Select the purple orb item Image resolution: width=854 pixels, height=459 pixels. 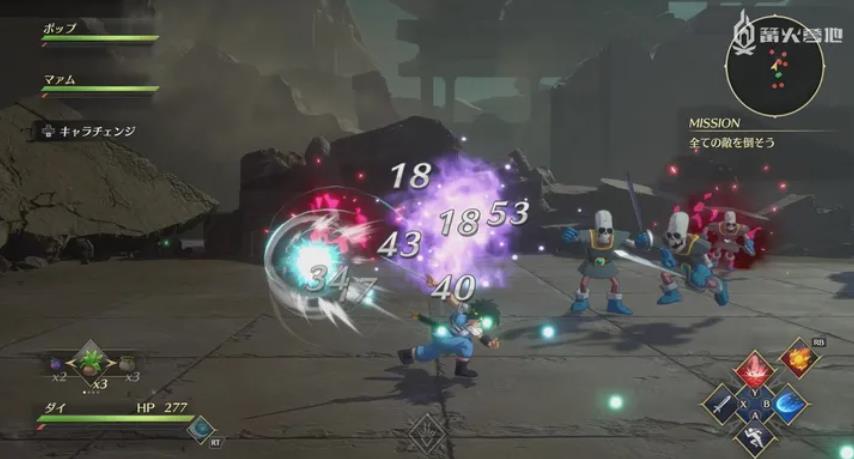58,363
